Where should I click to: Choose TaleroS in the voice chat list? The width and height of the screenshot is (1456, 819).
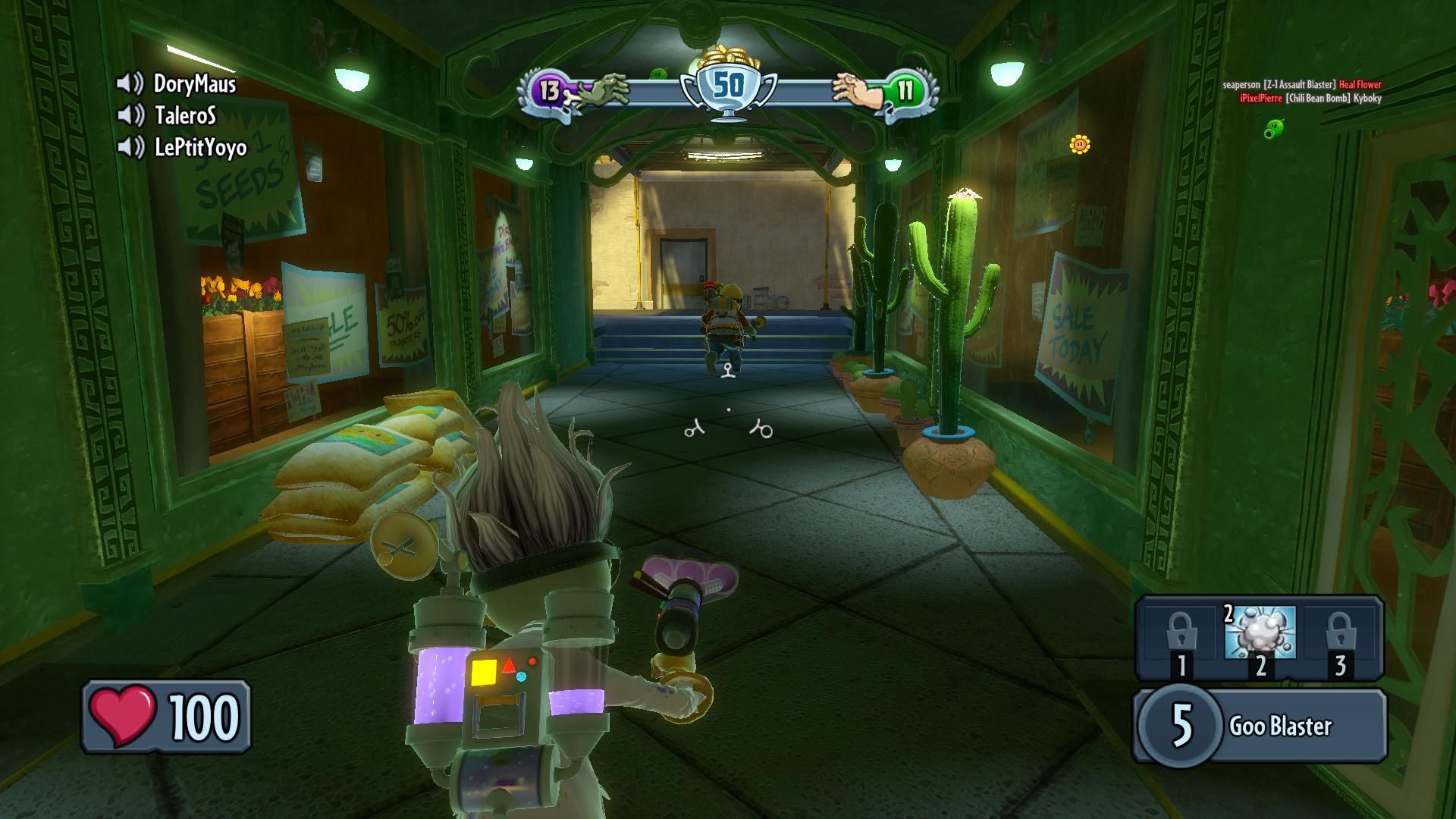point(185,115)
